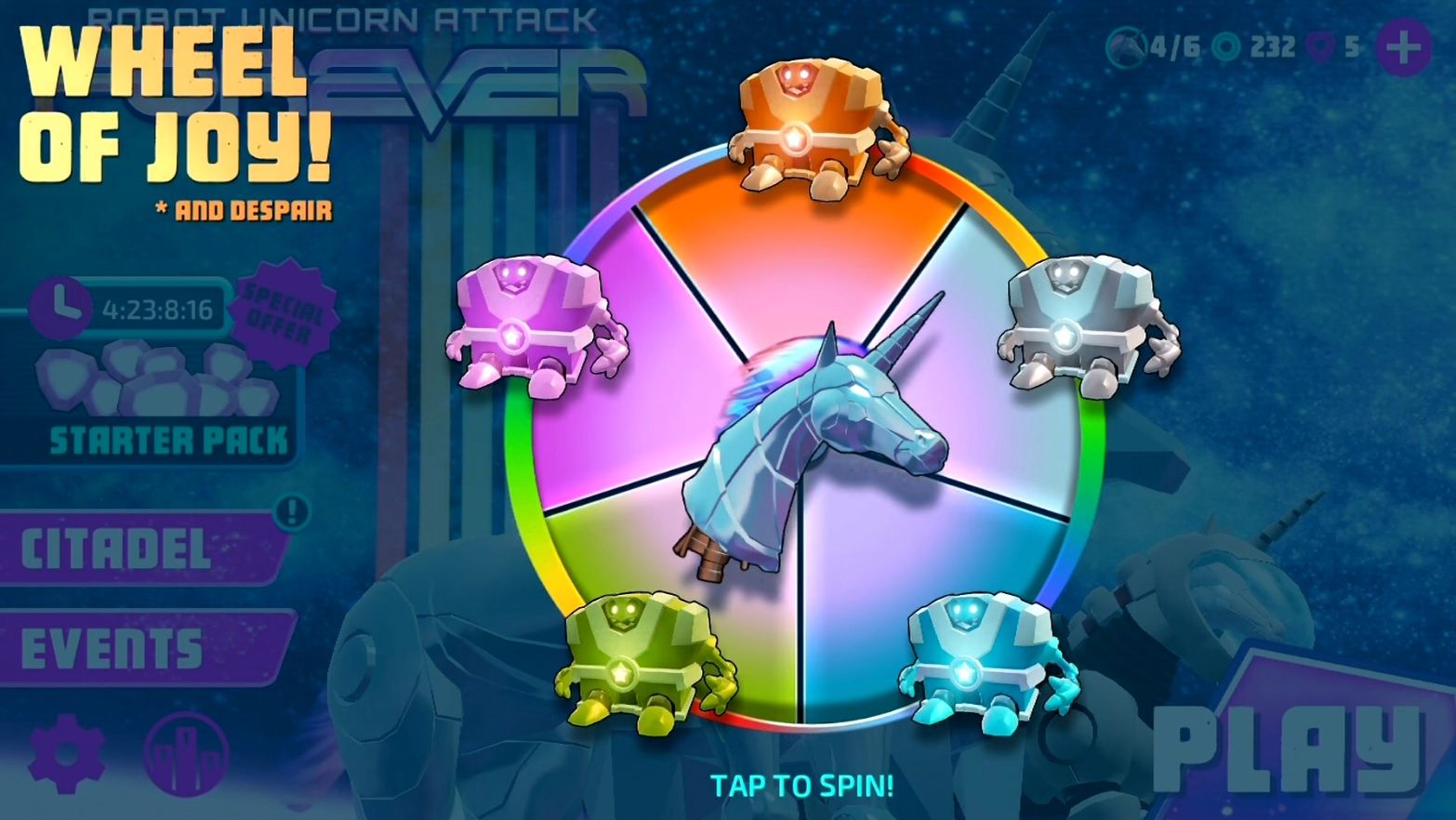Screen dimensions: 1456x820
Task: Click the Citadel exclamation alert badge
Action: tap(294, 510)
